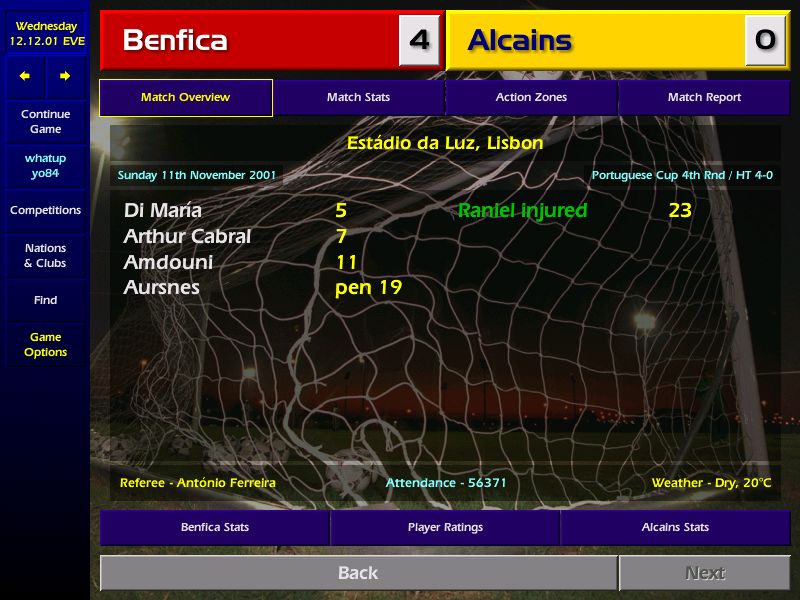
Task: Go back with the left arrow
Action: [25, 76]
